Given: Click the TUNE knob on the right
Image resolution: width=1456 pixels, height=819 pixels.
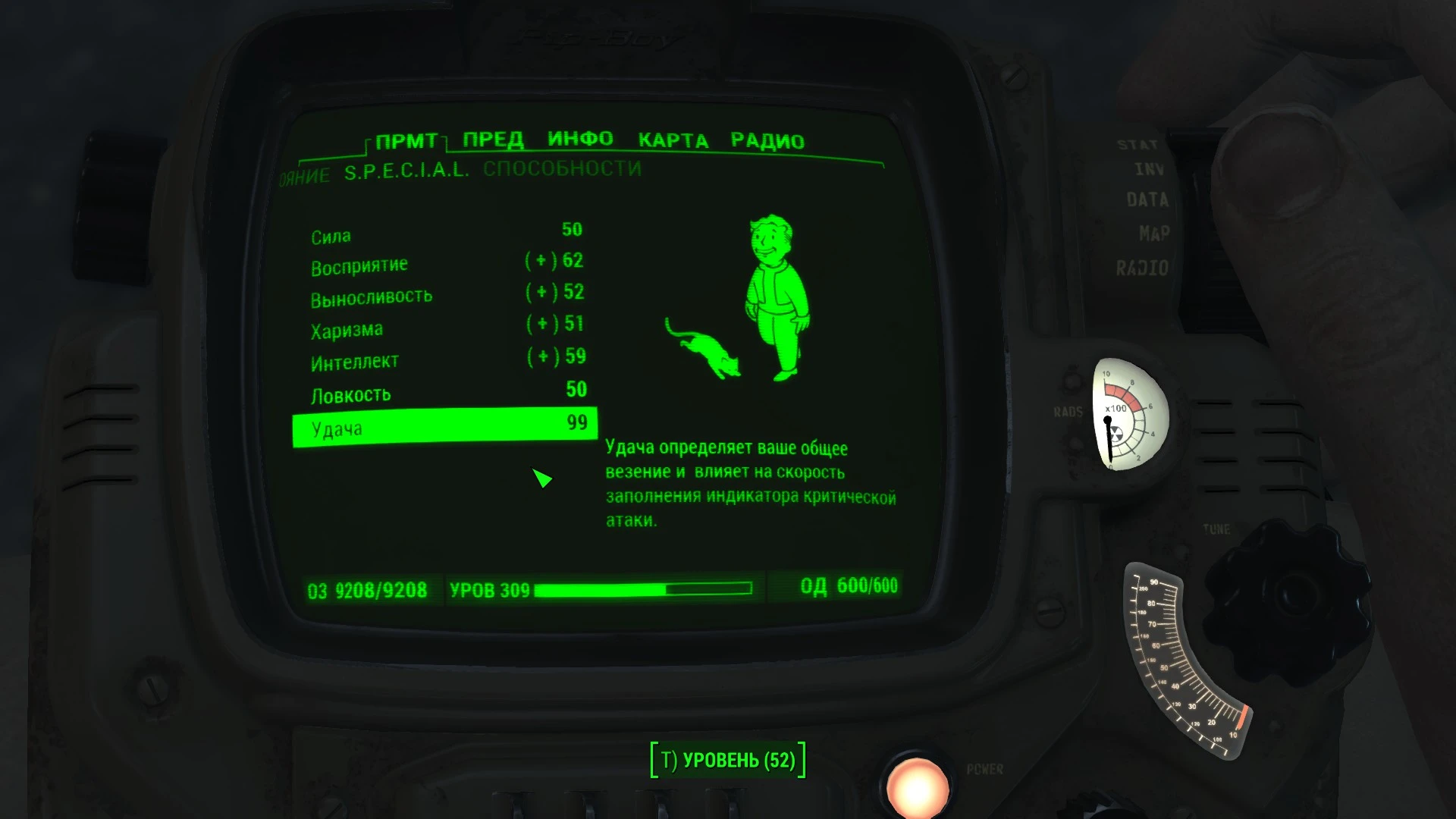Looking at the screenshot, I should coord(1289,599).
